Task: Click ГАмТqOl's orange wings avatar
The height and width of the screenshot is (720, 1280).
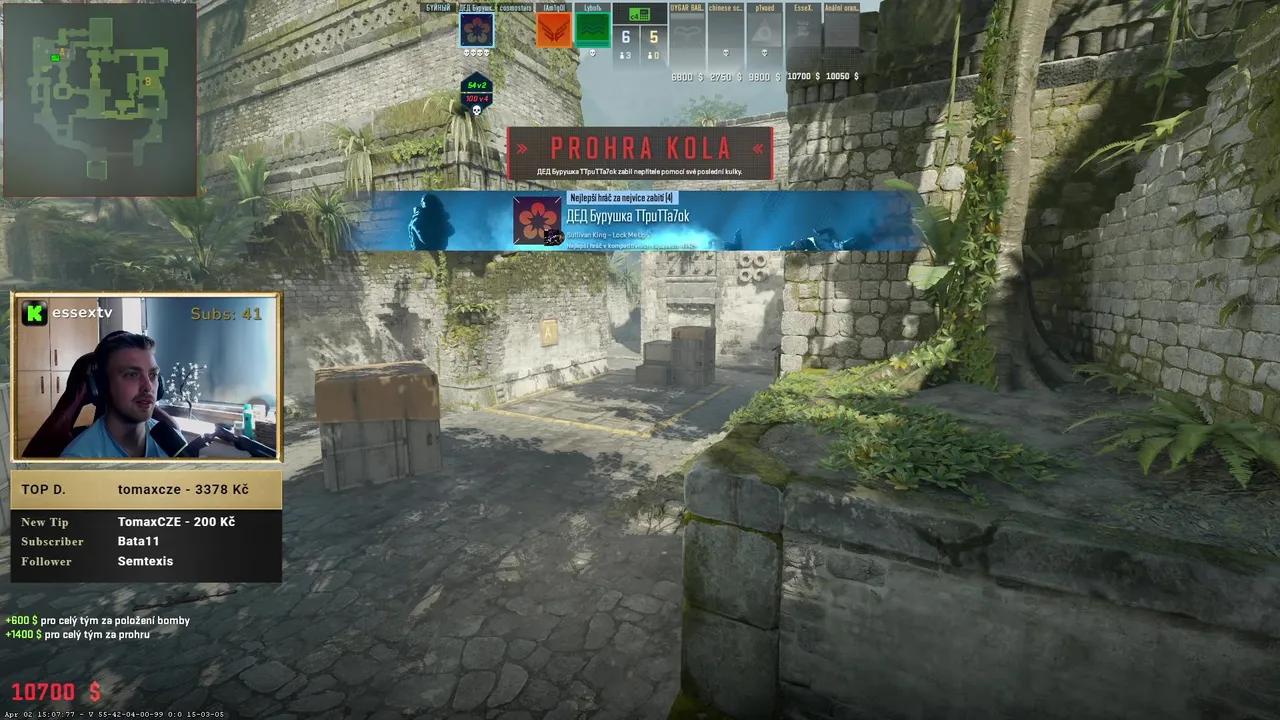Action: (x=555, y=31)
